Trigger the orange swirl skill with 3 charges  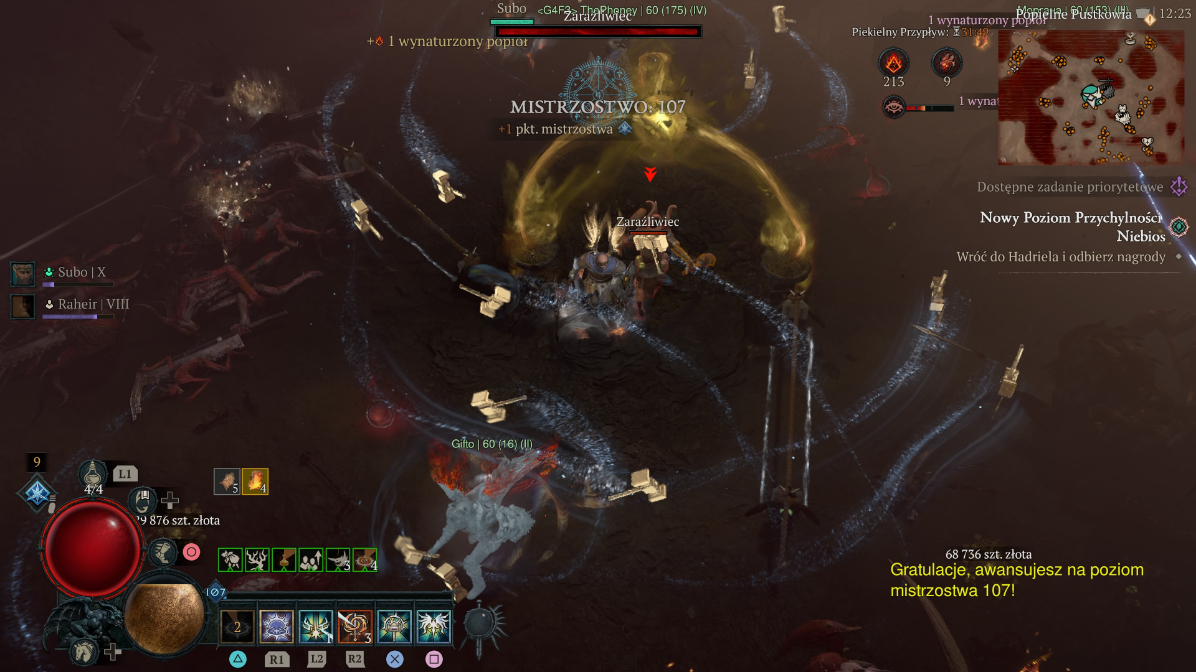tap(355, 627)
